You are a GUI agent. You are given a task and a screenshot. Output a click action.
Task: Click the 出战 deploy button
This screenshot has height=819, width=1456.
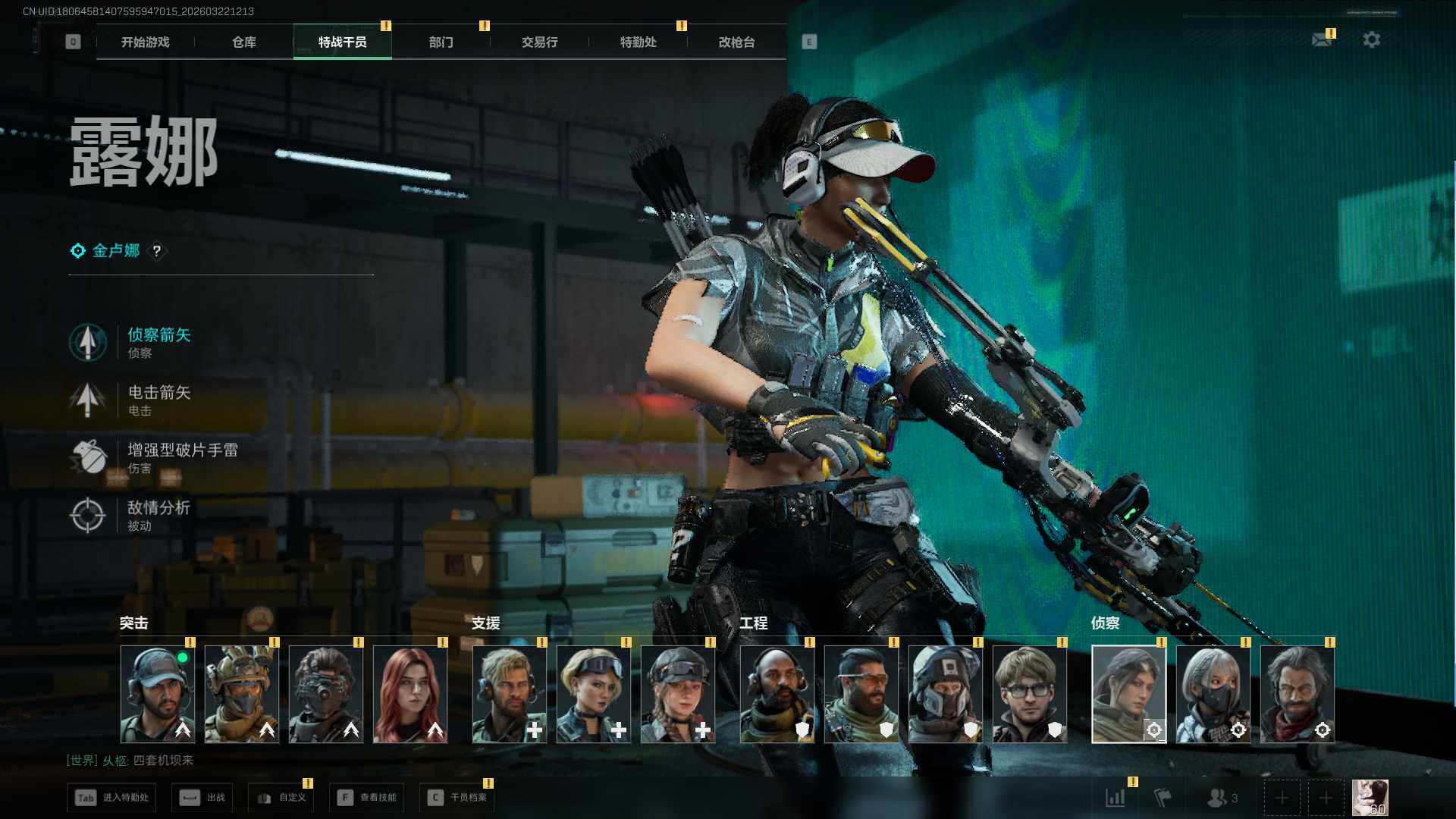click(x=203, y=798)
